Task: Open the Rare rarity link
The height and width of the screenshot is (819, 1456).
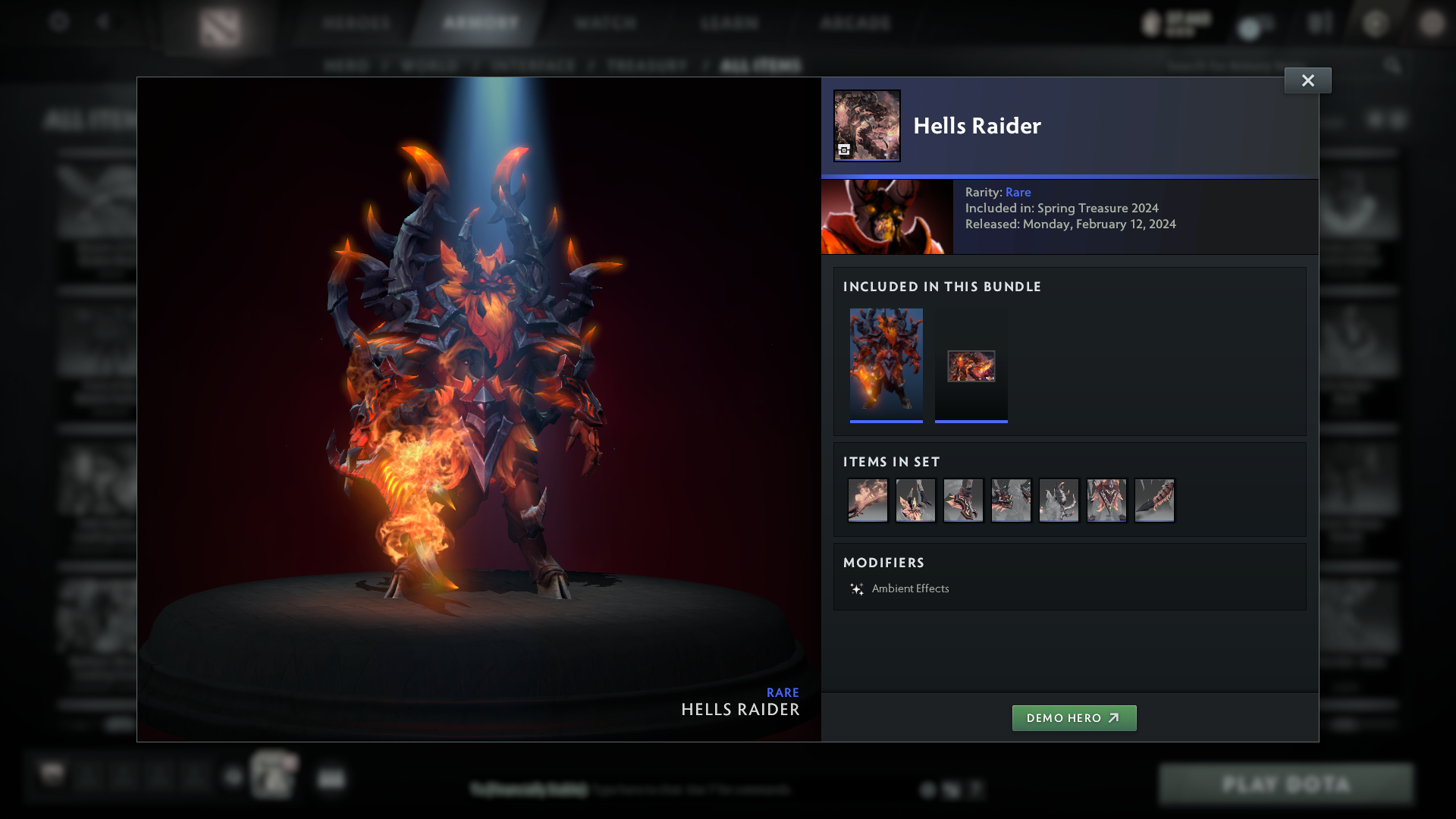Action: click(x=1018, y=192)
